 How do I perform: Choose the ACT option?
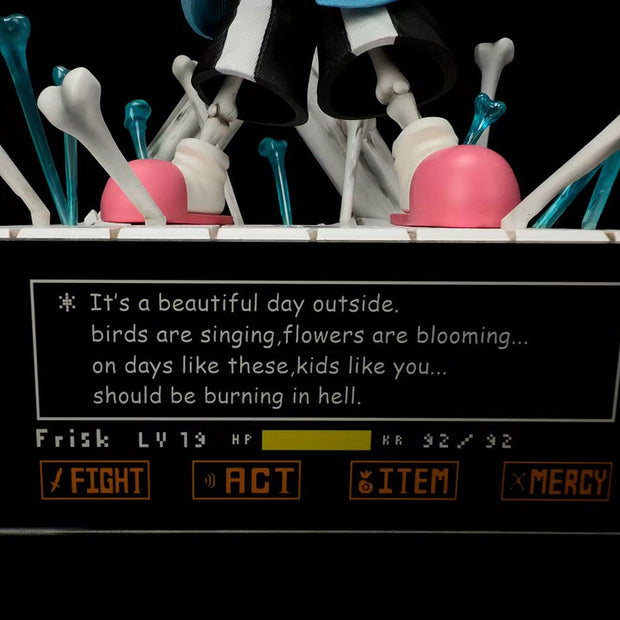click(x=246, y=481)
